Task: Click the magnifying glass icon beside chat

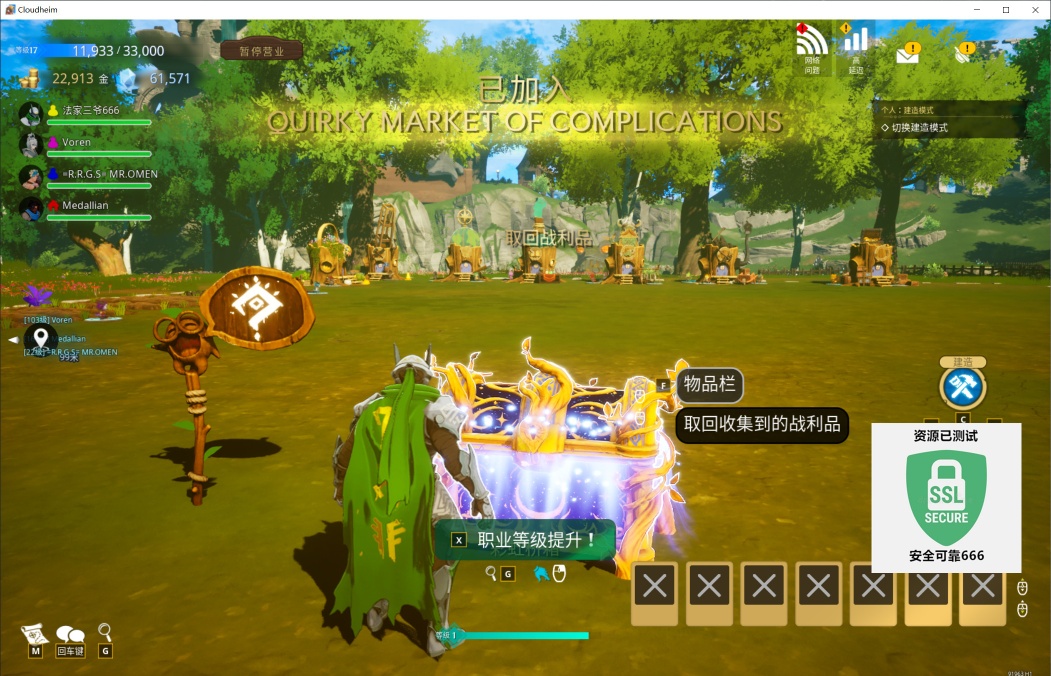Action: click(x=105, y=632)
